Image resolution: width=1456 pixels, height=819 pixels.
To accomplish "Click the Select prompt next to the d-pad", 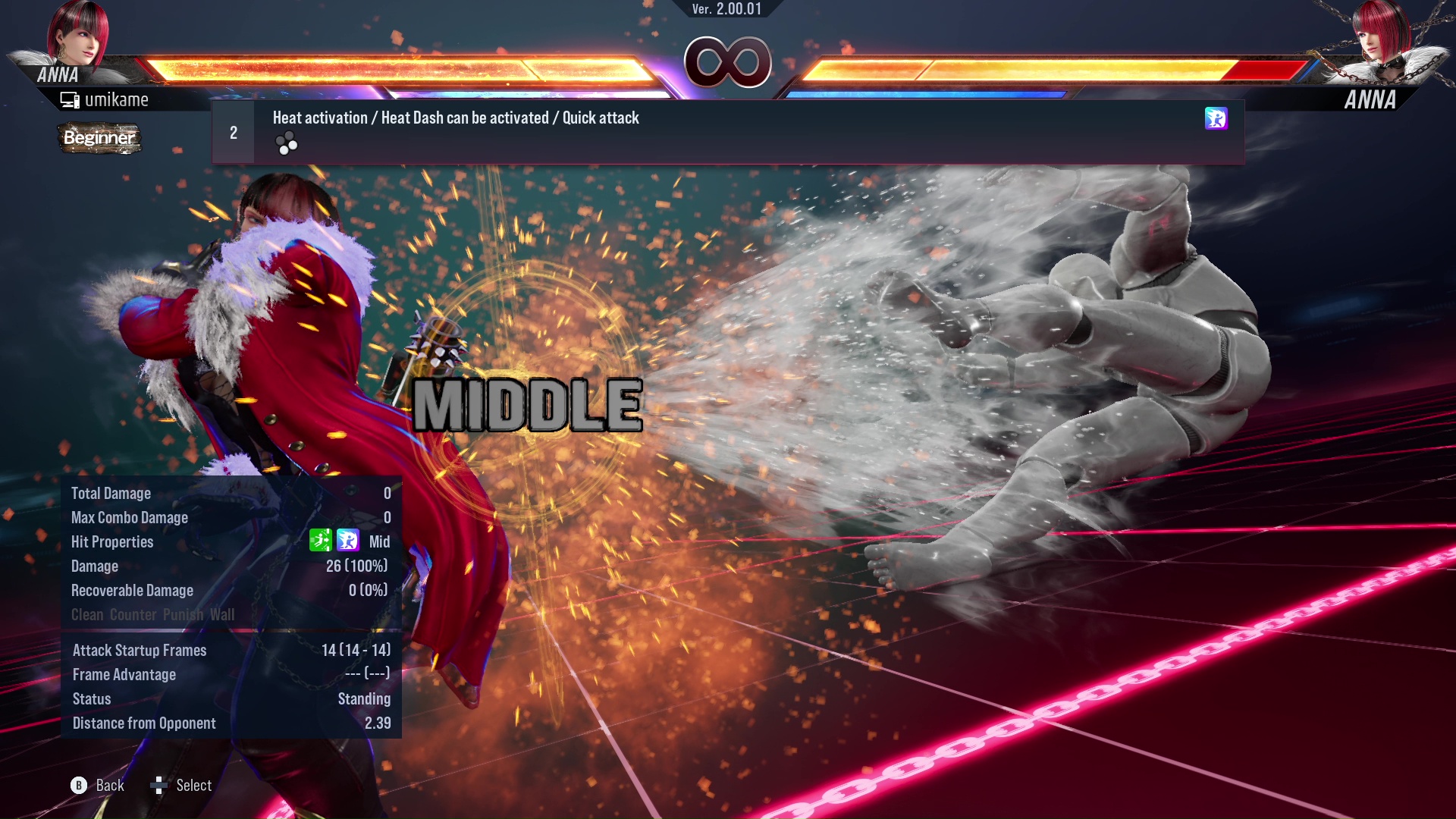I will coord(192,786).
